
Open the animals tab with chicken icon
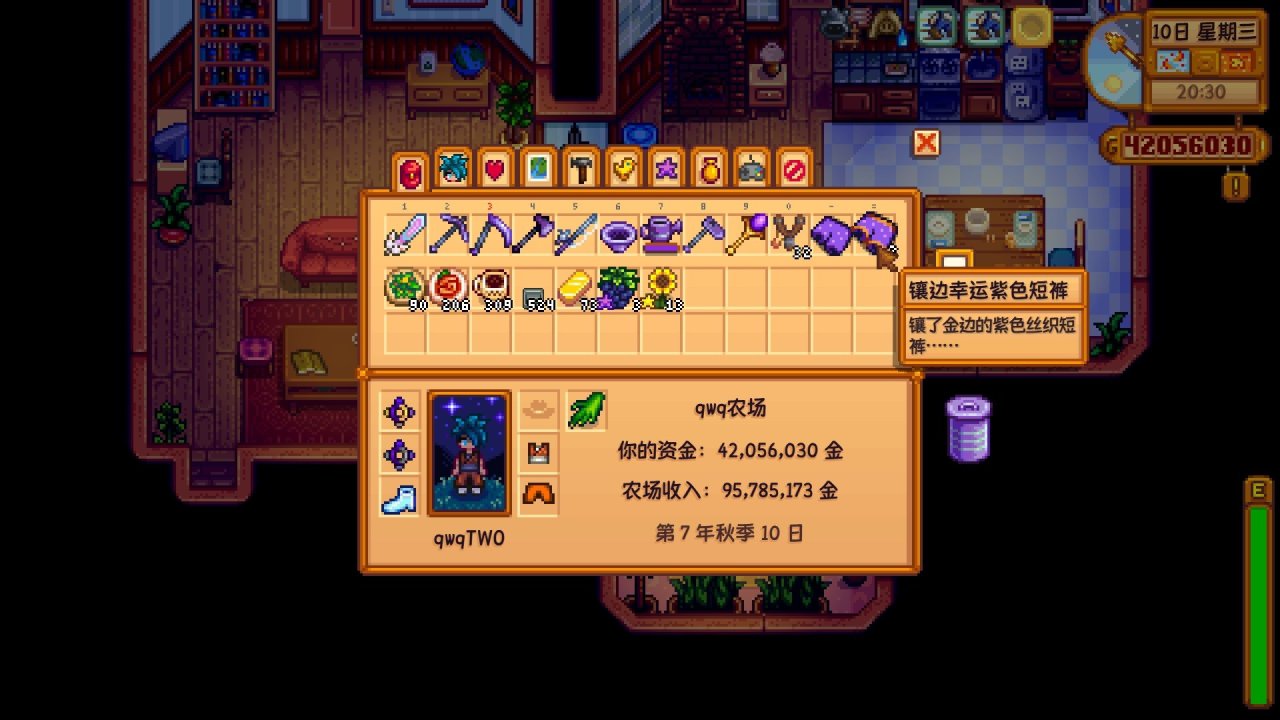[x=622, y=170]
